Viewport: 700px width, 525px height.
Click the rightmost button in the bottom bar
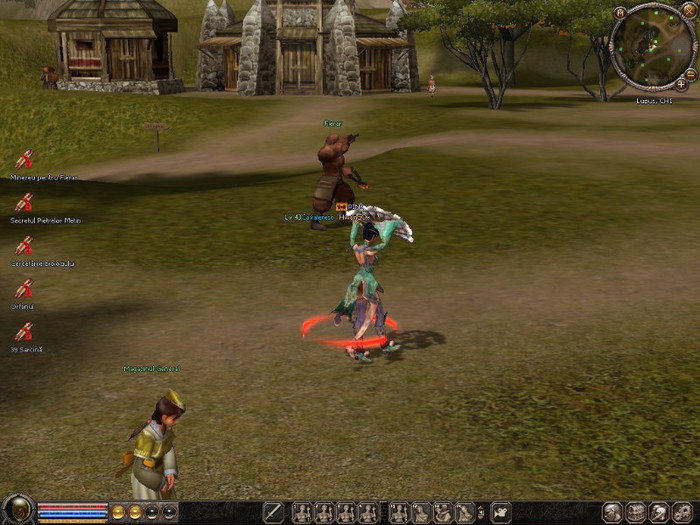pyautogui.click(x=683, y=512)
